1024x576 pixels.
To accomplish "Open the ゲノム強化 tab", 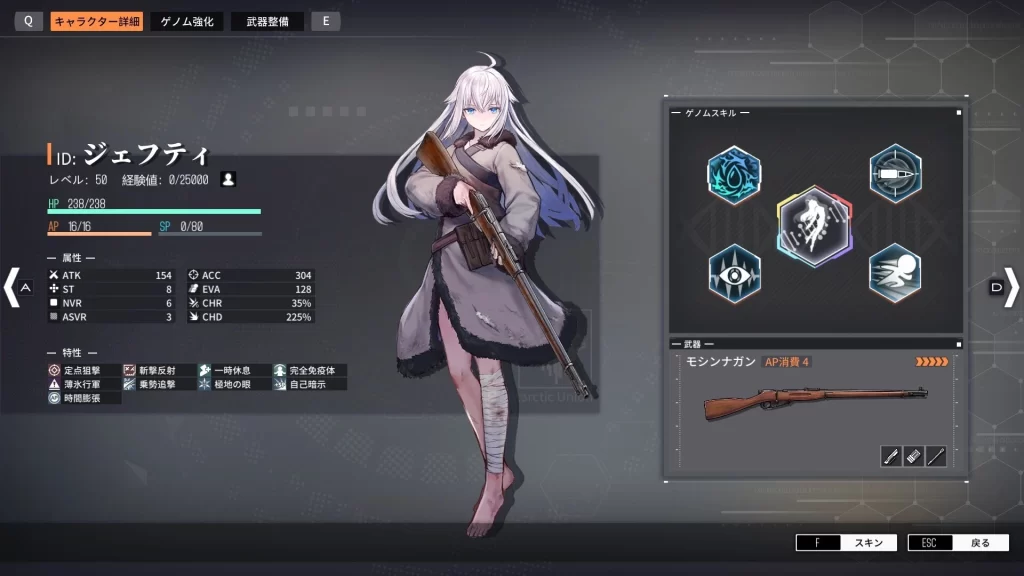I will pos(187,21).
